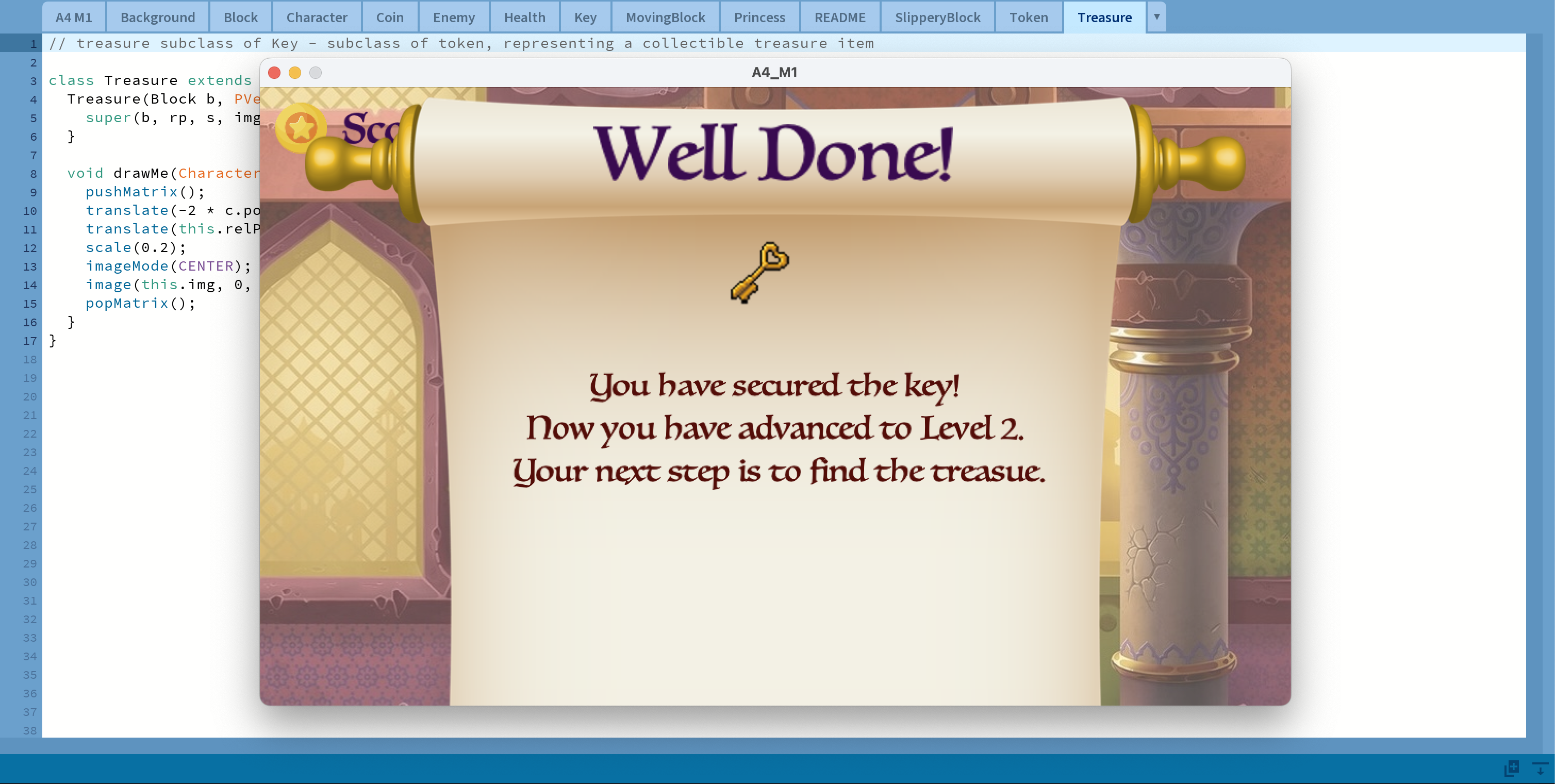Select the README tab
Viewport: 1555px width, 784px height.
click(x=840, y=17)
